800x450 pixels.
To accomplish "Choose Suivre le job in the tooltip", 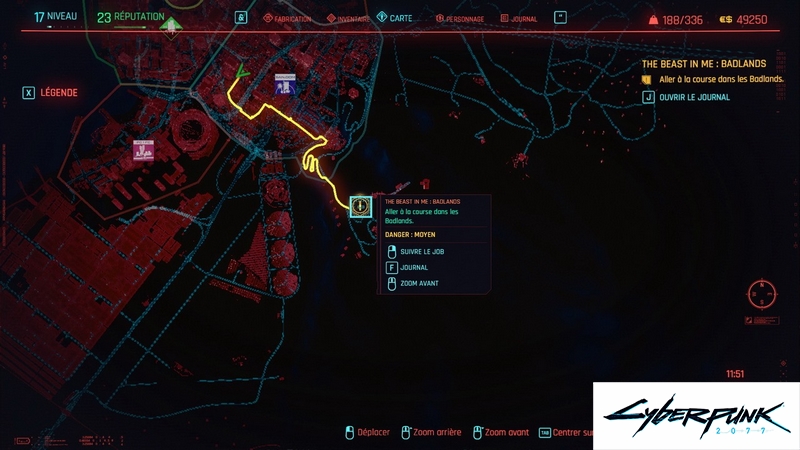I will point(420,251).
